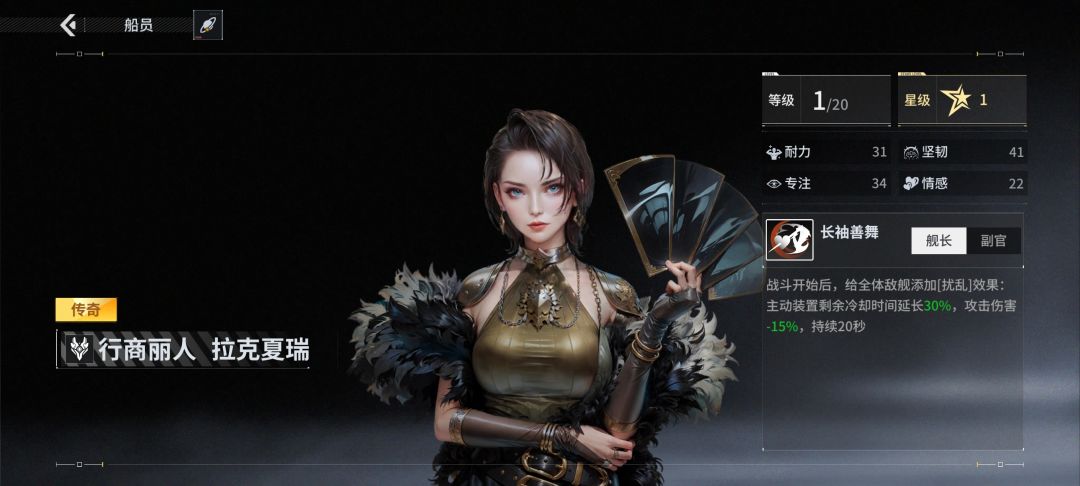Image resolution: width=1080 pixels, height=486 pixels.
Task: Open the 星级 star level panel
Action: (x=962, y=100)
